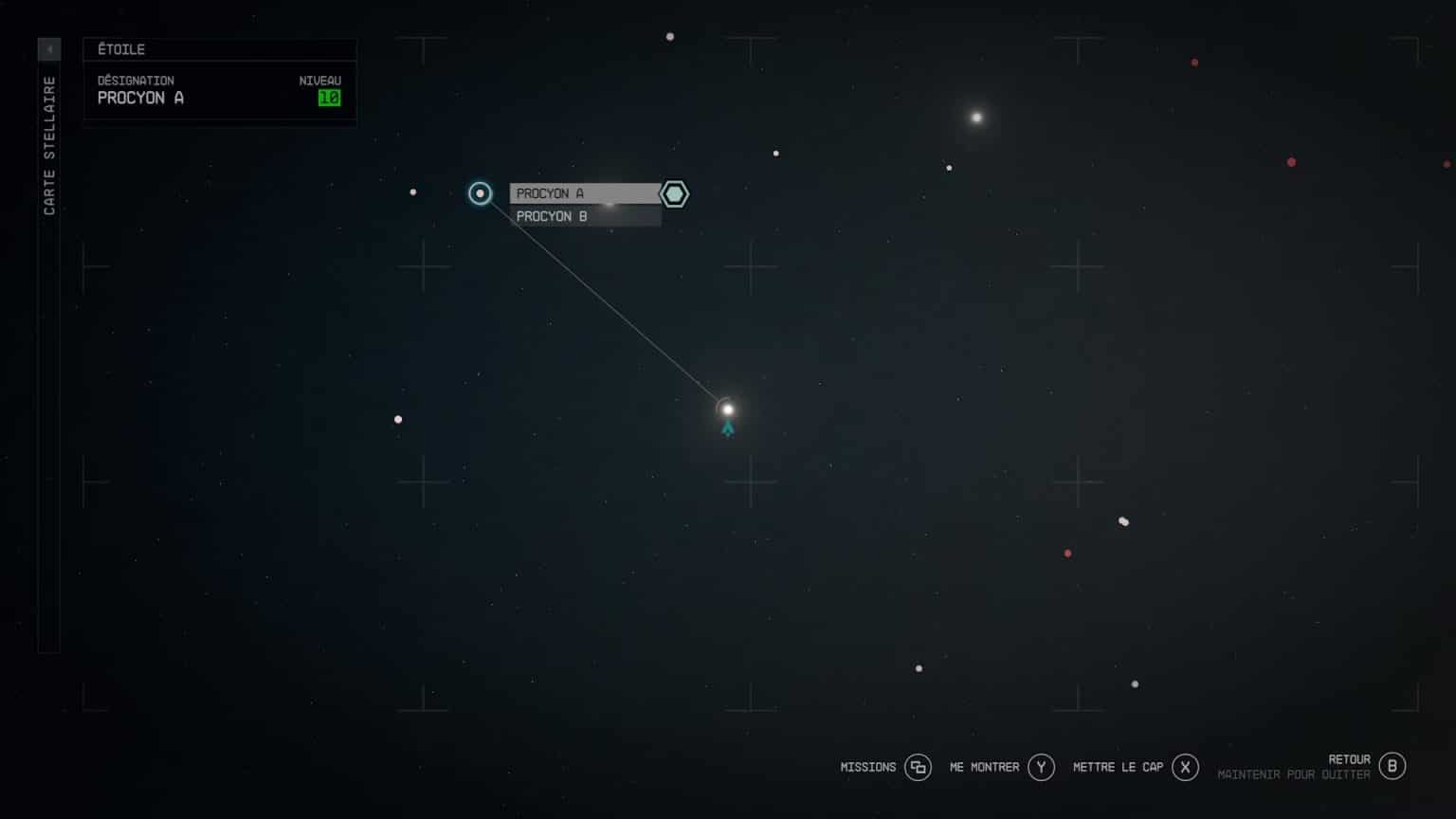
Task: Click the Mettre Le Cap command
Action: click(x=1121, y=767)
